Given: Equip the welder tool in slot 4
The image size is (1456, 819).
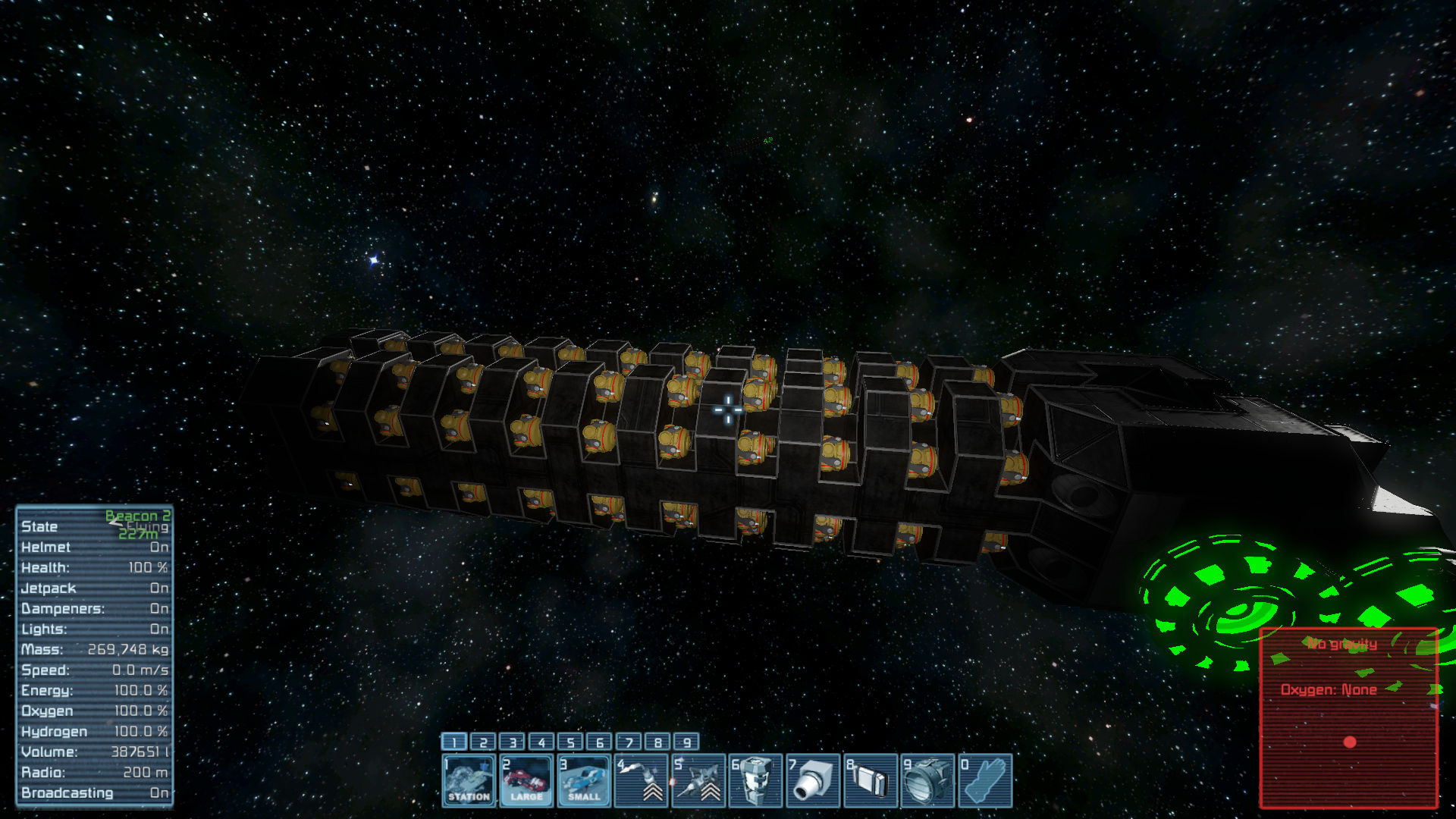Looking at the screenshot, I should pos(642,780).
